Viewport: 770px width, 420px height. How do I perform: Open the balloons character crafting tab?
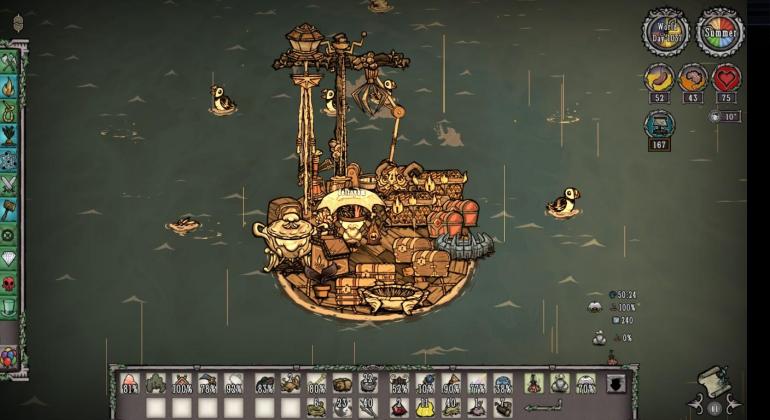9,357
